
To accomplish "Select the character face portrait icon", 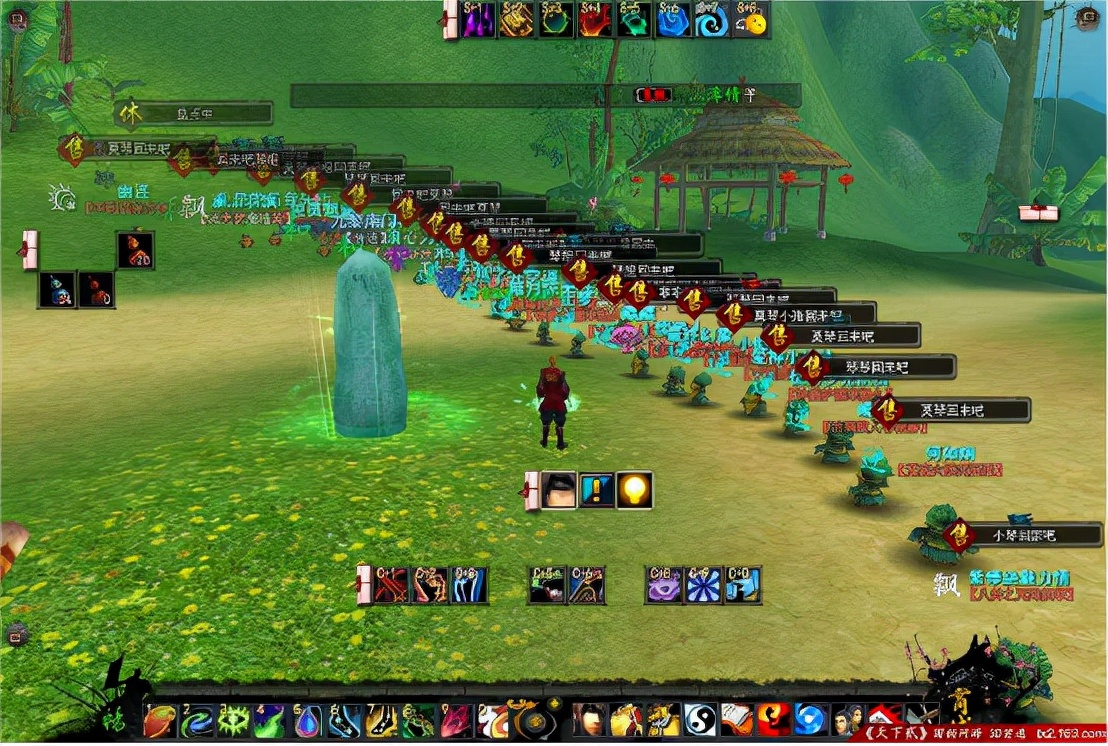I will [560, 490].
